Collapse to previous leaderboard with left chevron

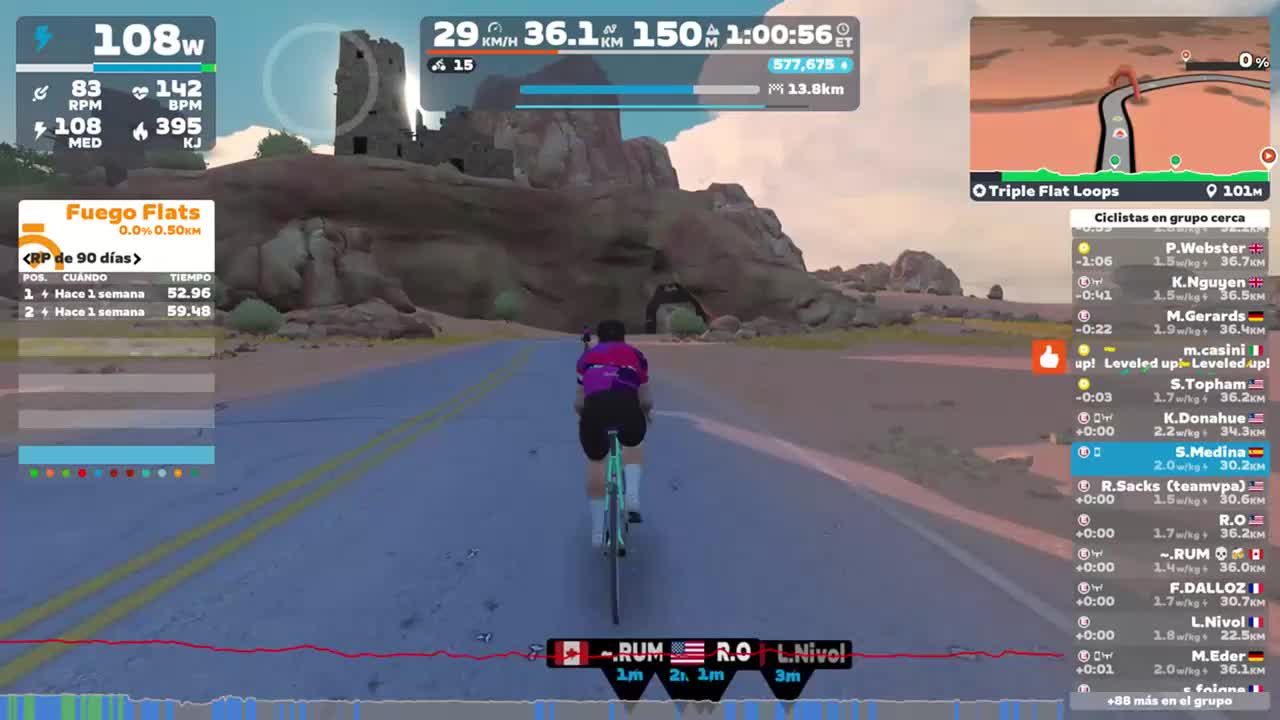pos(28,258)
